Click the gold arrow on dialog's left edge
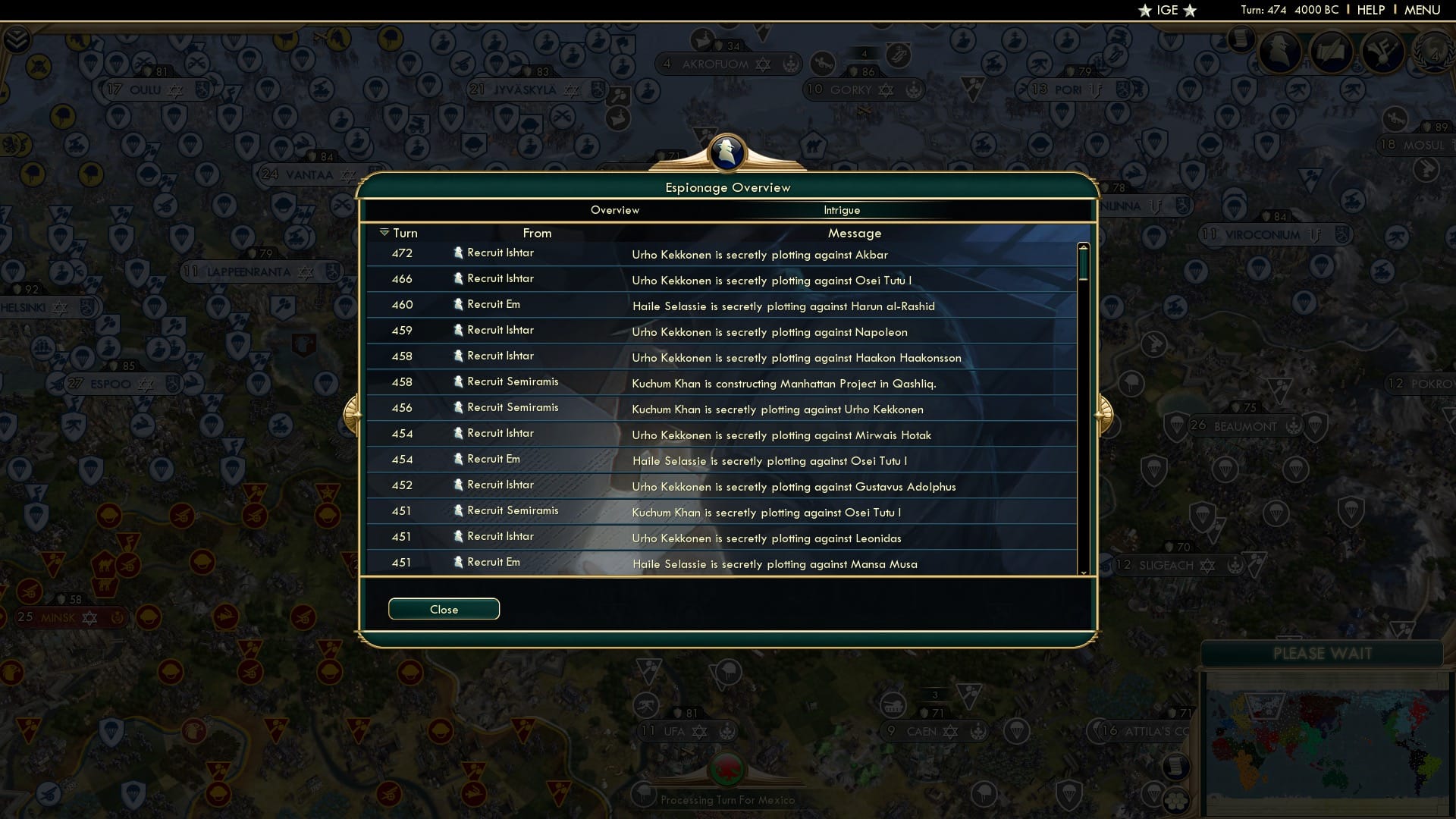Screen dimensions: 1456x819 pyautogui.click(x=353, y=415)
